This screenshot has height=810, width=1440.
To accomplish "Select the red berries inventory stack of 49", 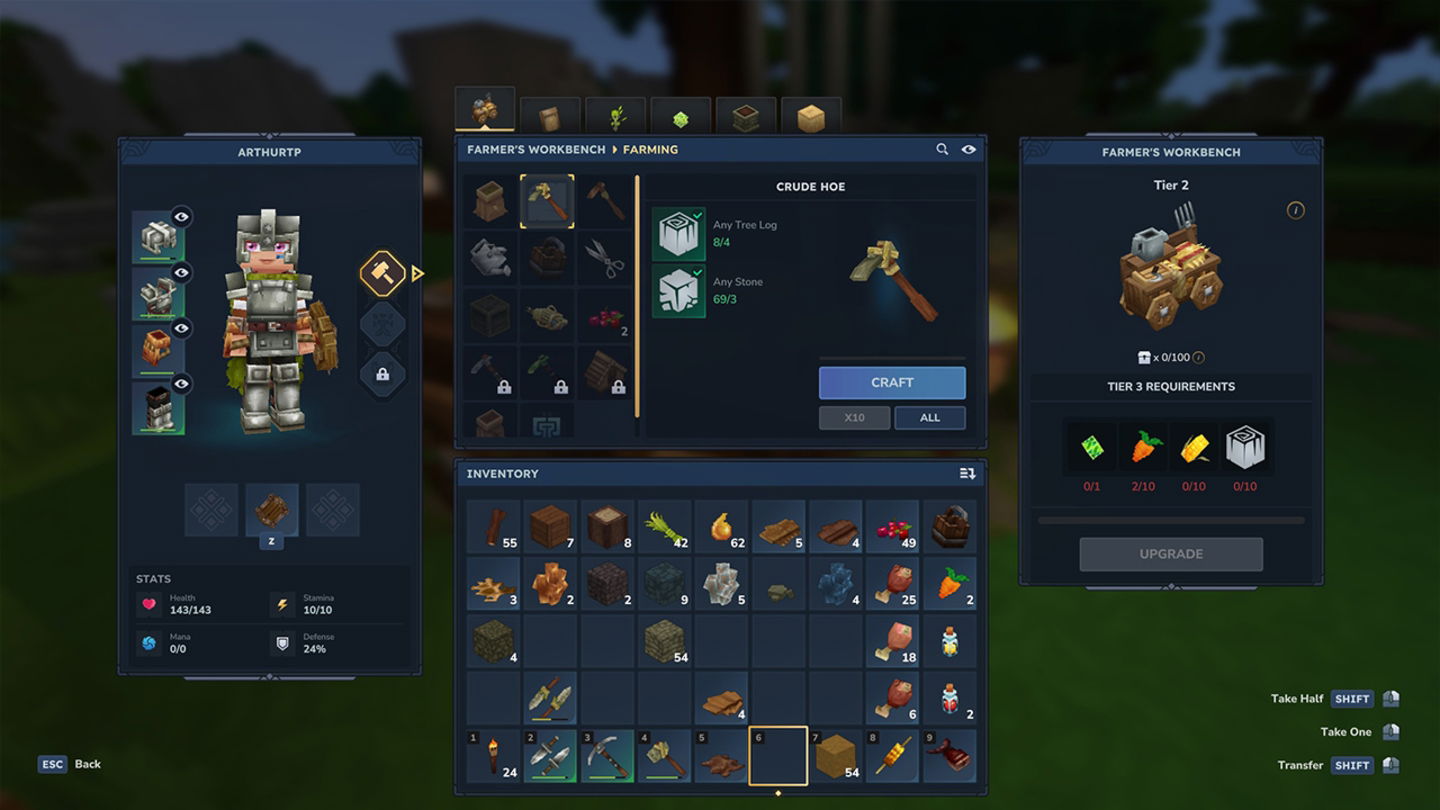I will [x=892, y=527].
